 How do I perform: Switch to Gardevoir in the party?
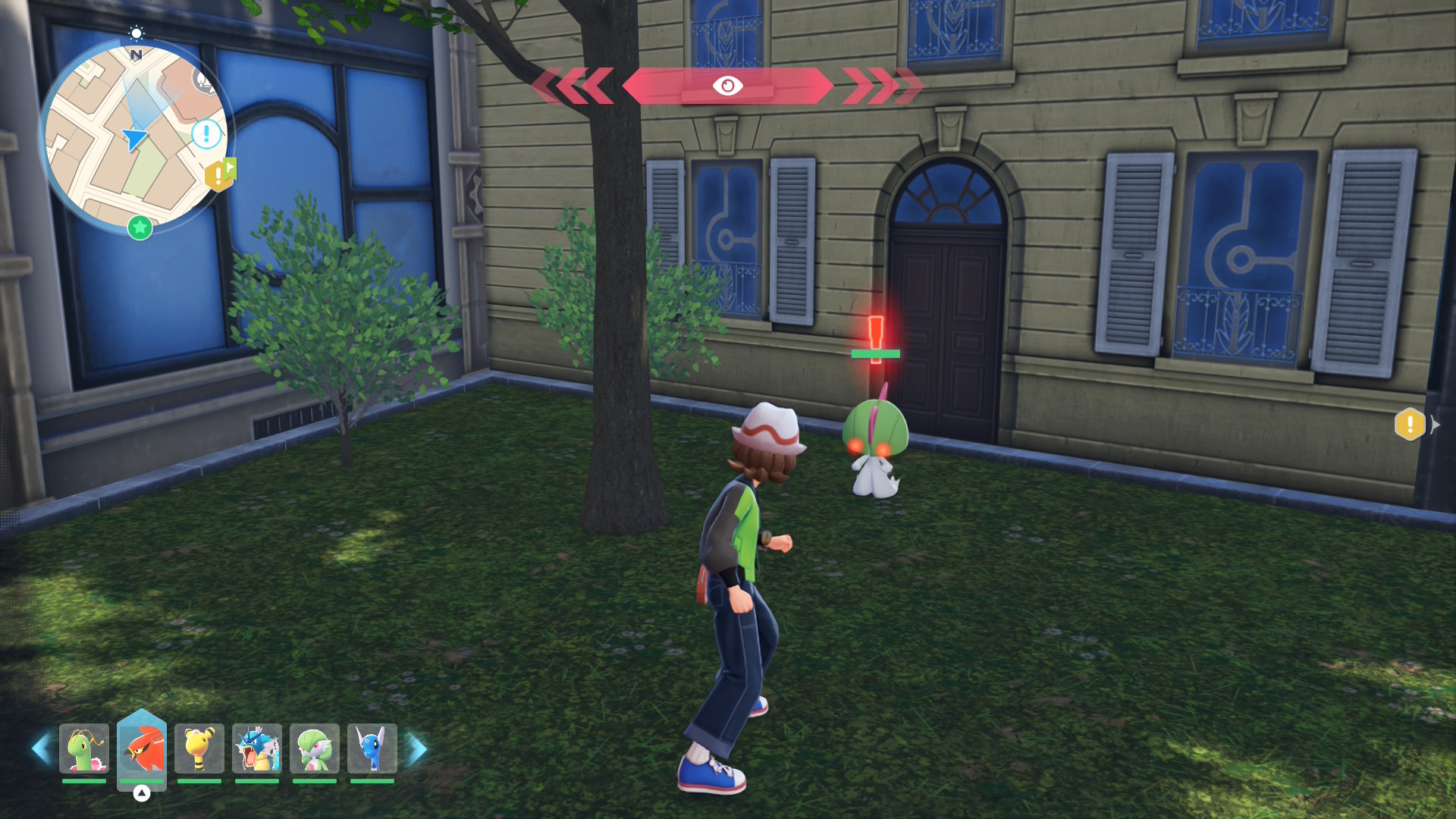coord(315,749)
